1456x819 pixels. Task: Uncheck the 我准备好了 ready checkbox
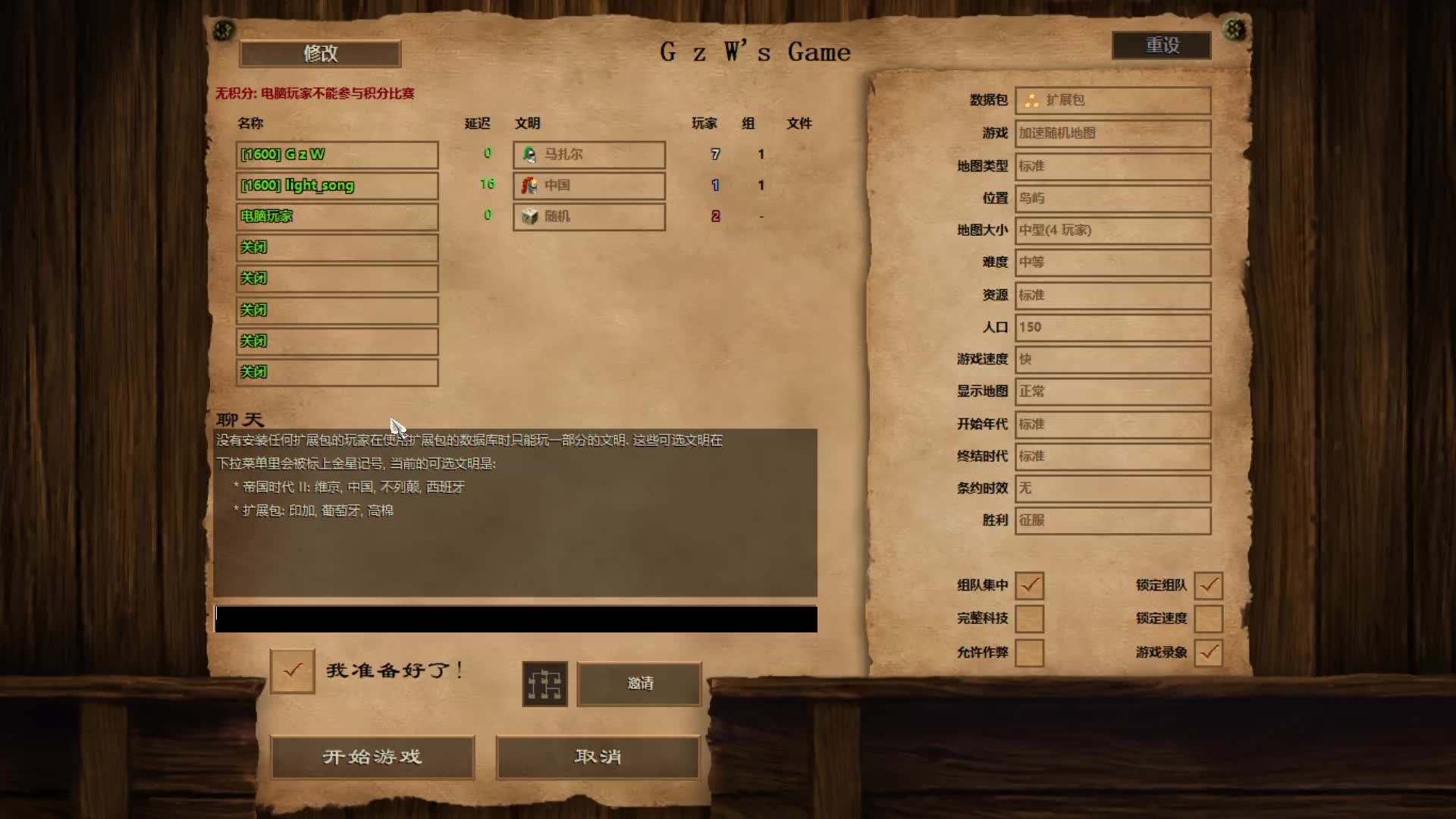click(292, 670)
